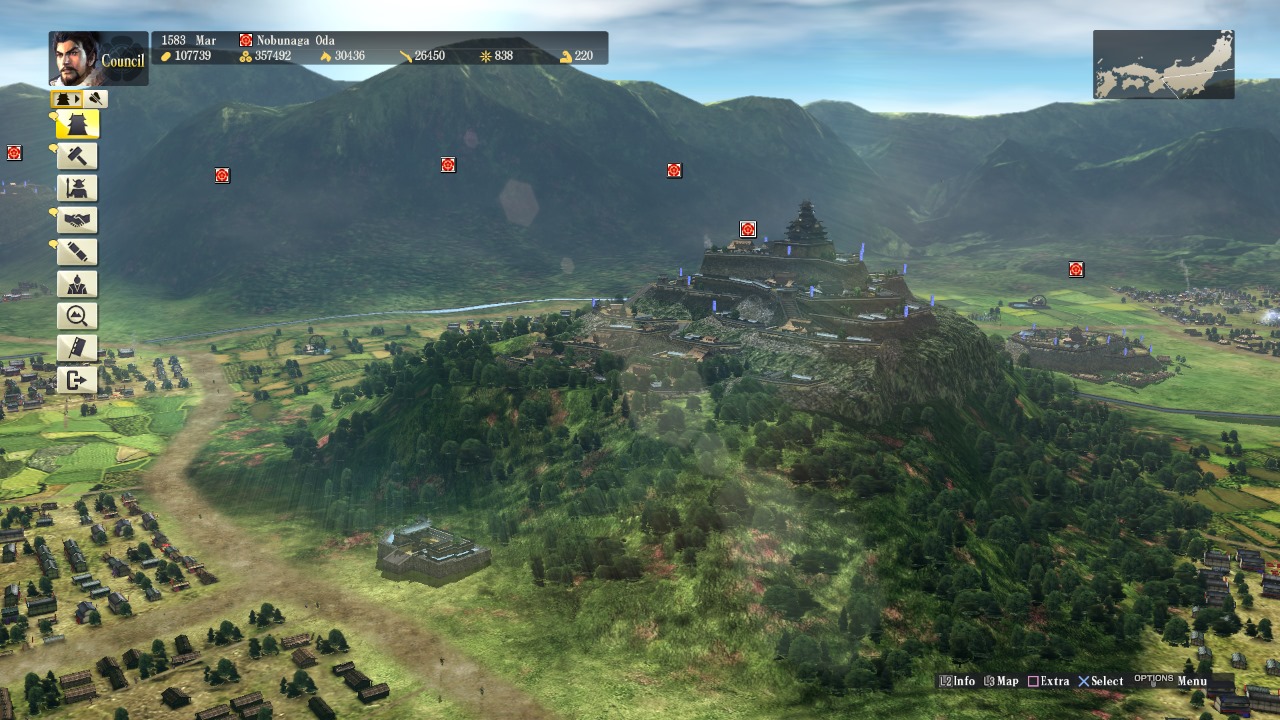Click the minimap of Japan
The image size is (1280, 720).
click(x=1163, y=64)
